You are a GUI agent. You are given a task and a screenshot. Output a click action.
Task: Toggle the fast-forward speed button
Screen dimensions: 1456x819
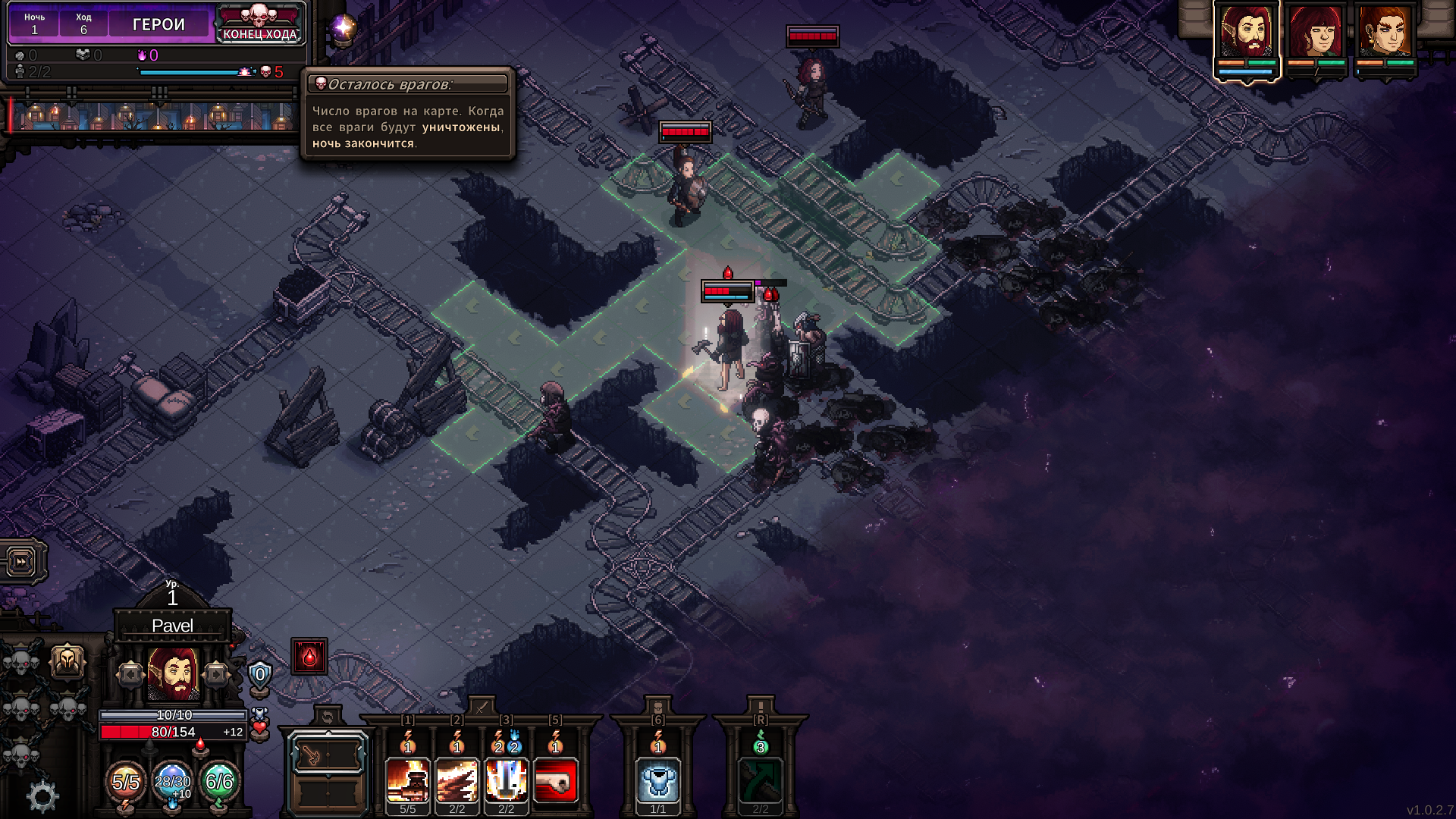pyautogui.click(x=21, y=562)
